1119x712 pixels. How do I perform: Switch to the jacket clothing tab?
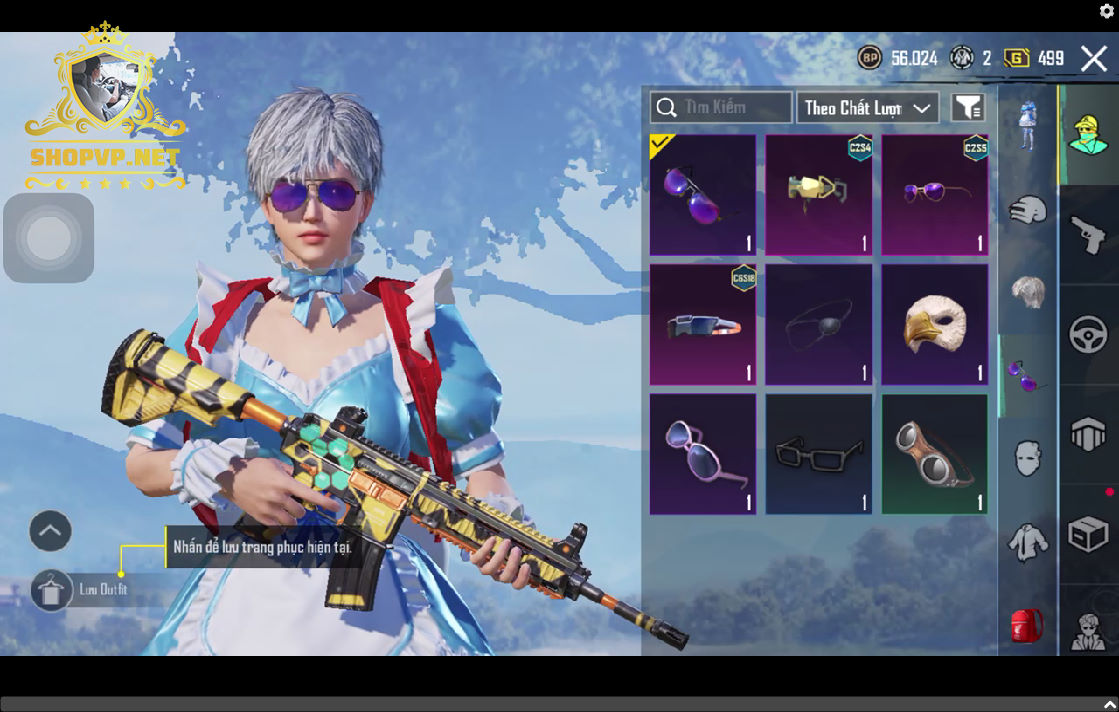(x=1027, y=543)
